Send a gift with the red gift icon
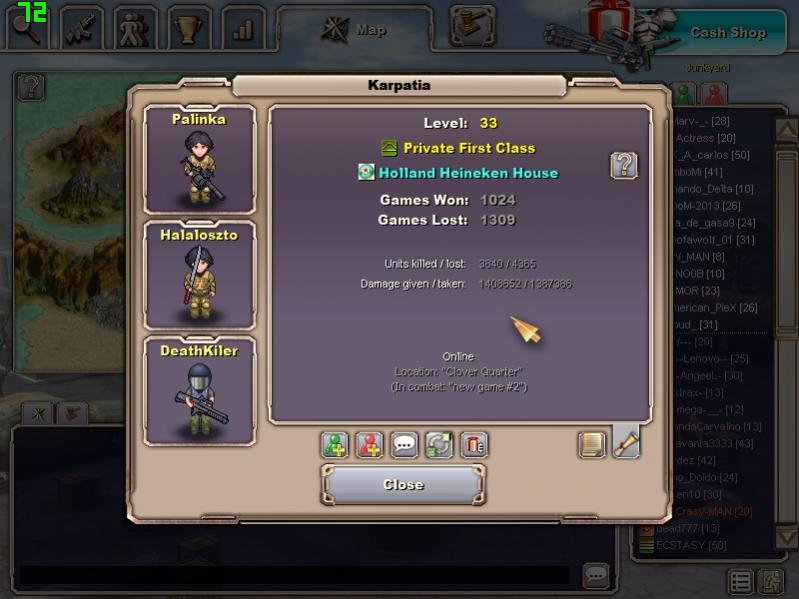 (474, 445)
